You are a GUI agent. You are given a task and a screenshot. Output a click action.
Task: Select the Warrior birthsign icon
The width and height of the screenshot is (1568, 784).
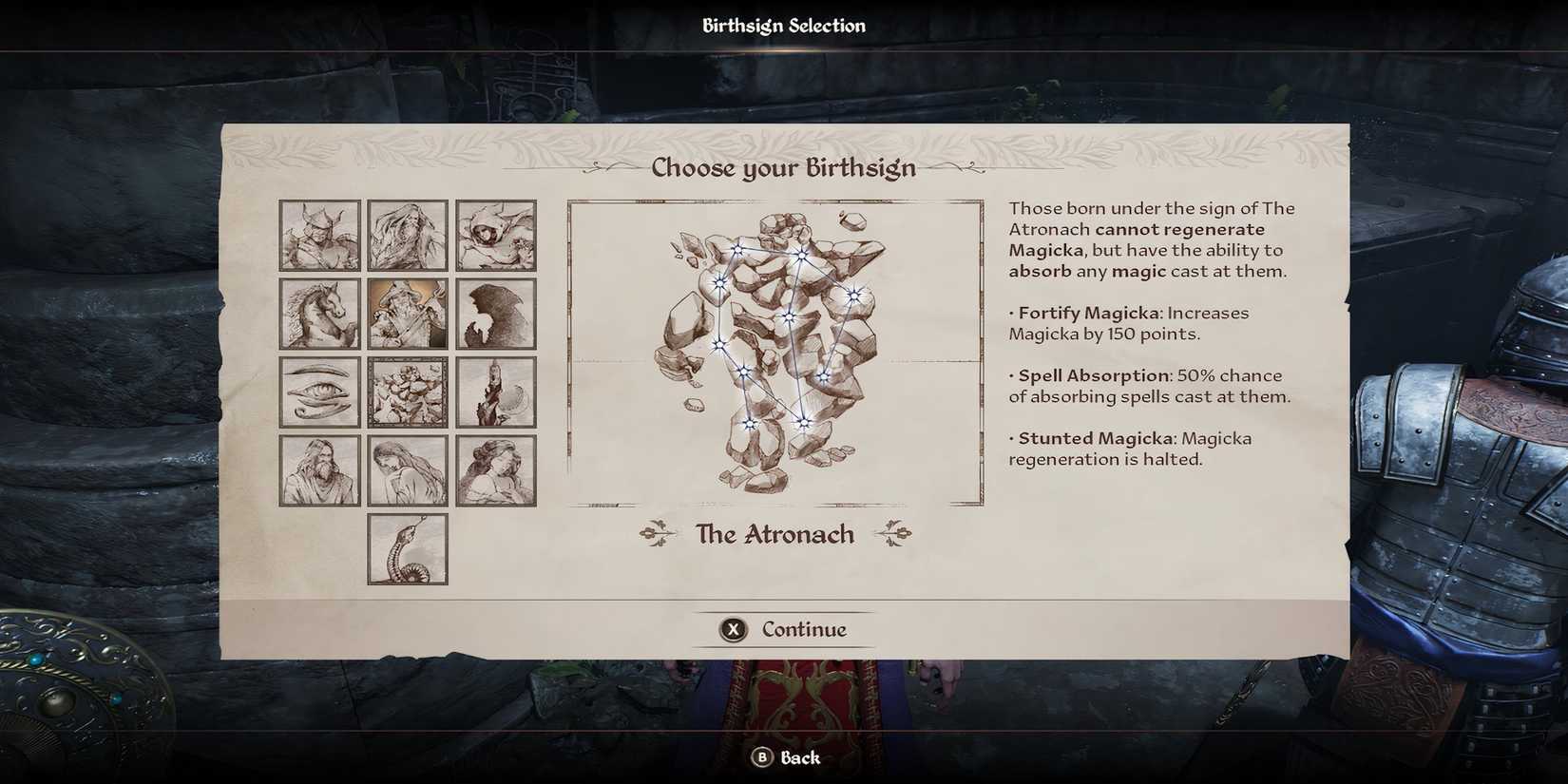tap(318, 235)
